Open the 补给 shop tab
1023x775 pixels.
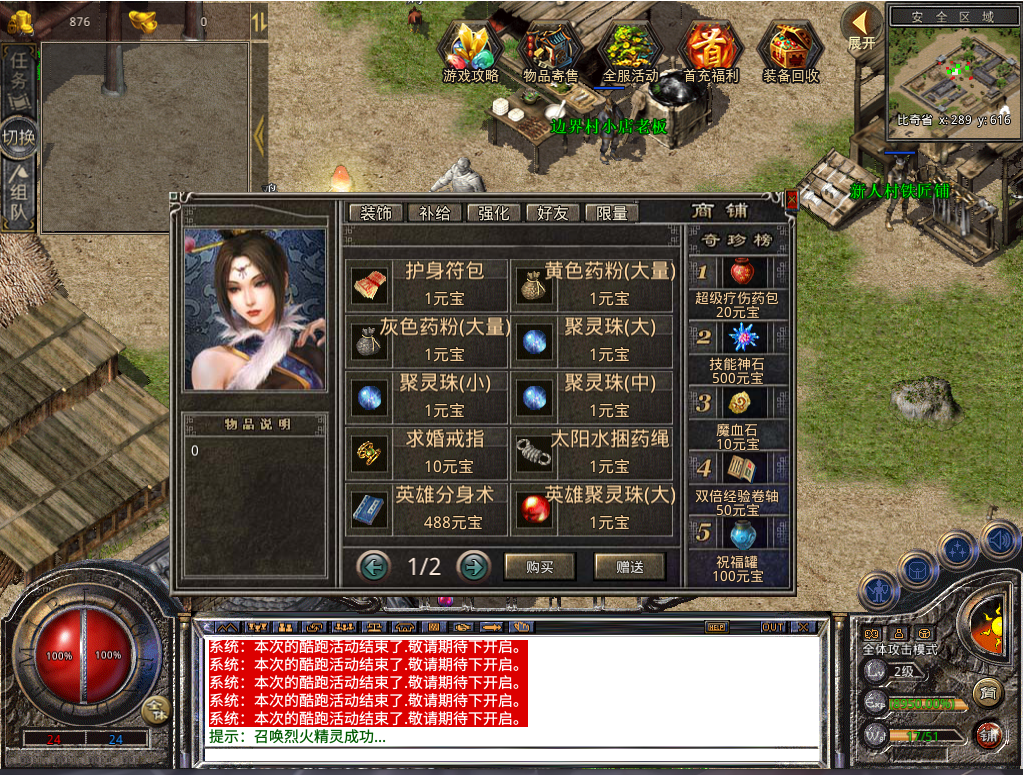click(x=435, y=213)
